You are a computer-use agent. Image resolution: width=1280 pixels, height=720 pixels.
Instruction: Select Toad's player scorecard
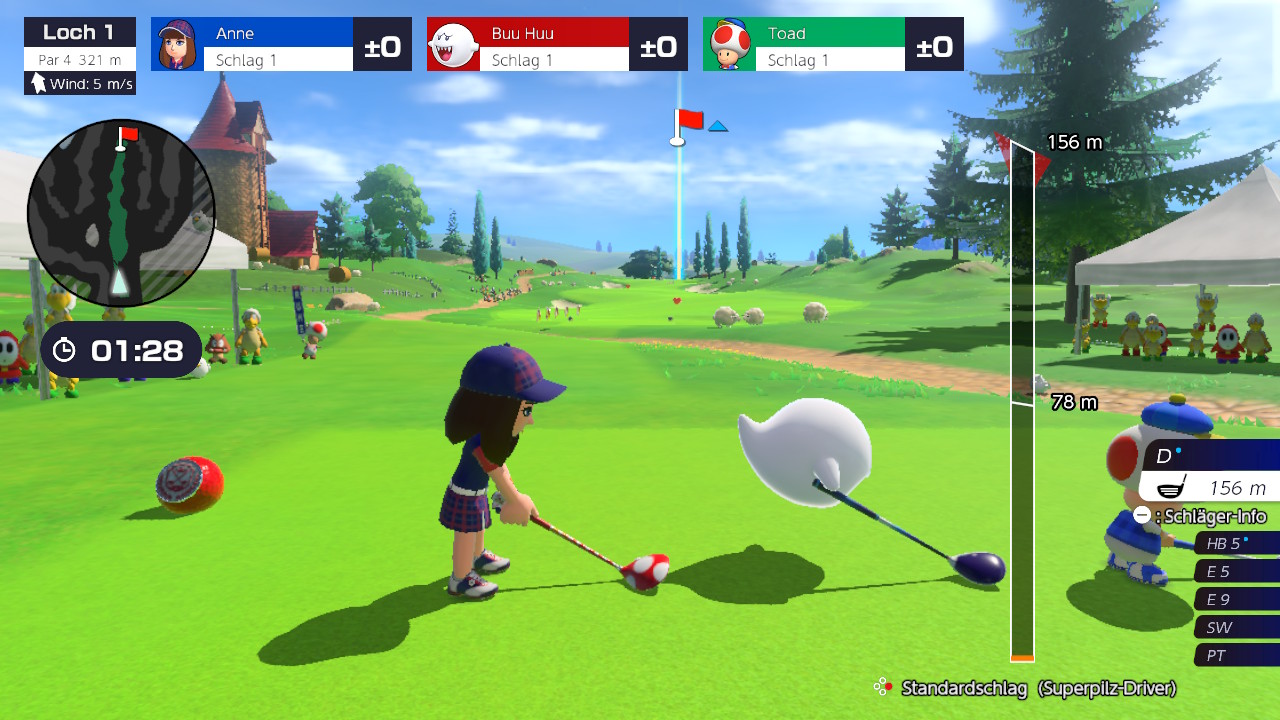click(833, 44)
